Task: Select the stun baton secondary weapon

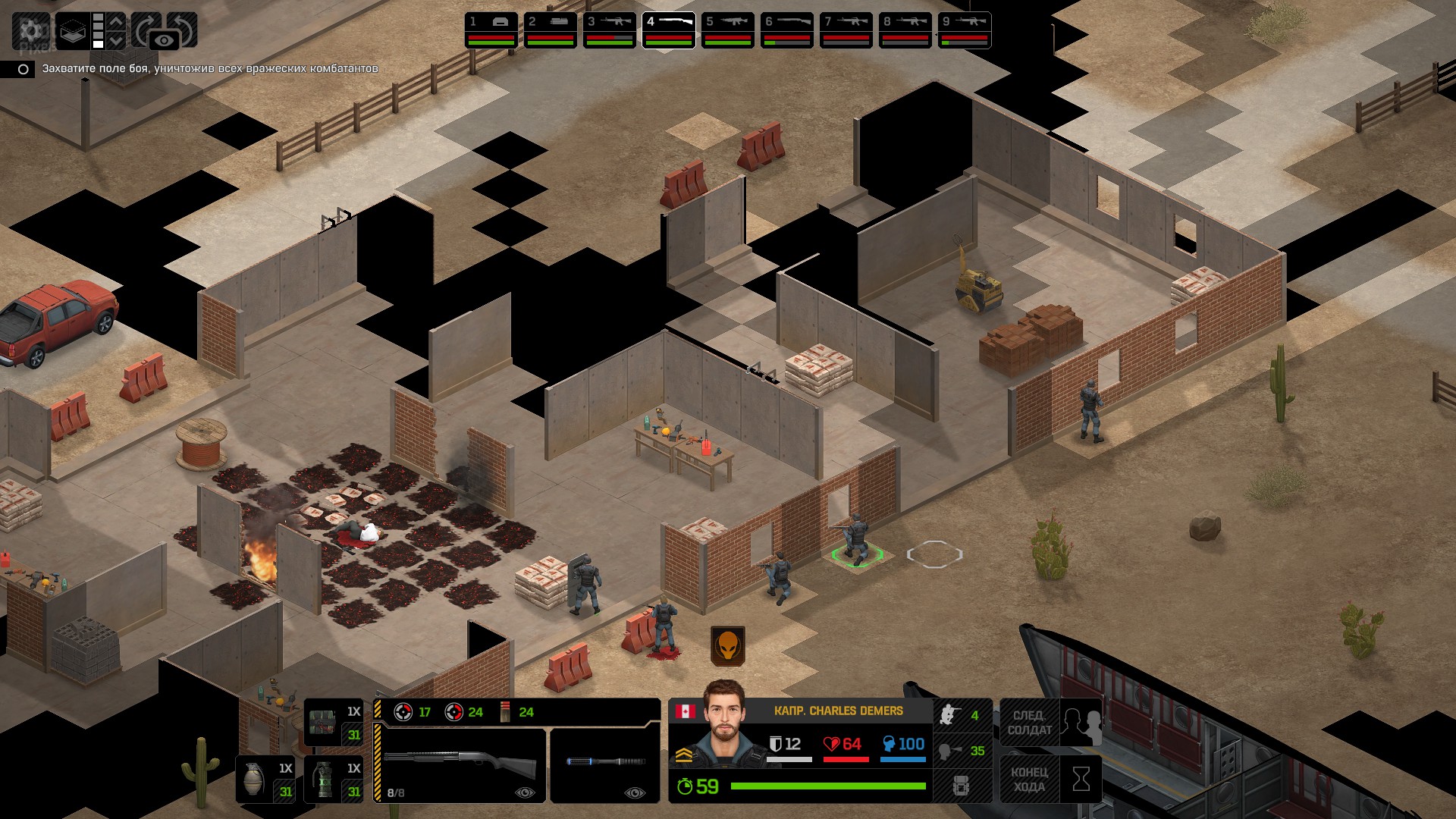Action: [605, 764]
